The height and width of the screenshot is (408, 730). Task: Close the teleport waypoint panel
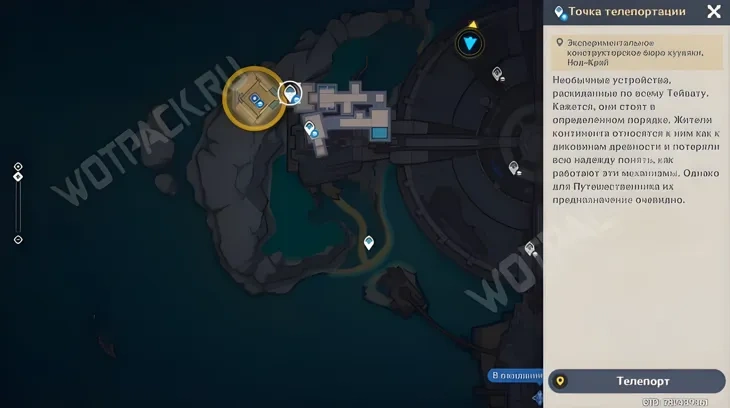(713, 12)
